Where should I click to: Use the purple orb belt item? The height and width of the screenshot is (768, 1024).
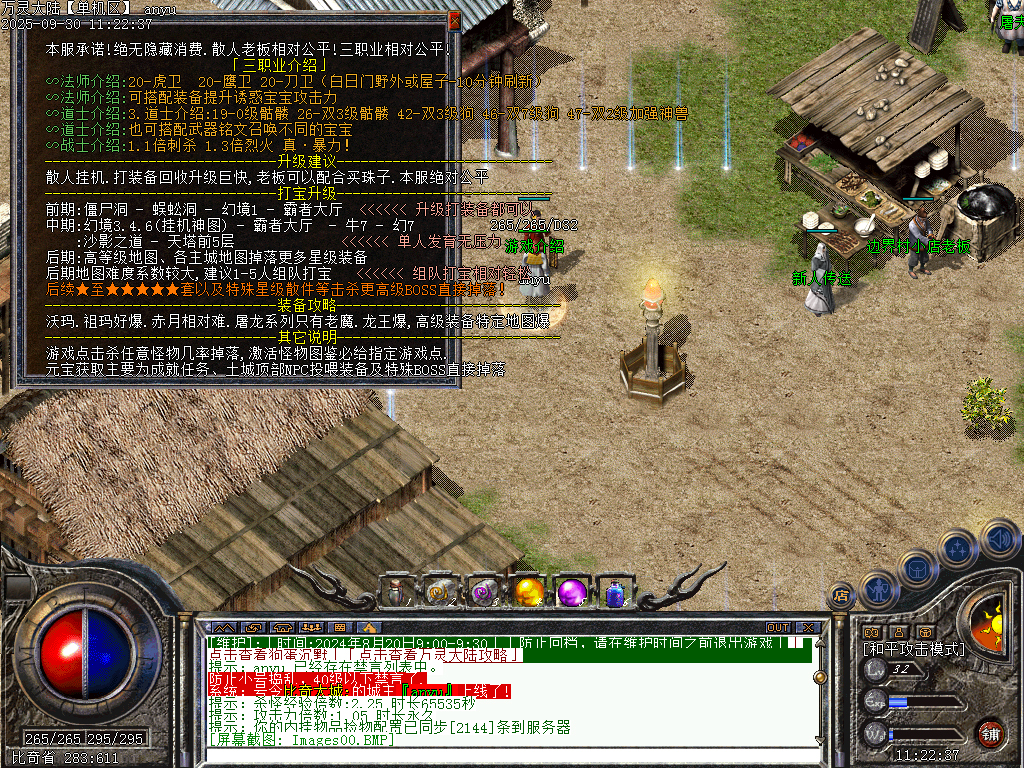572,592
